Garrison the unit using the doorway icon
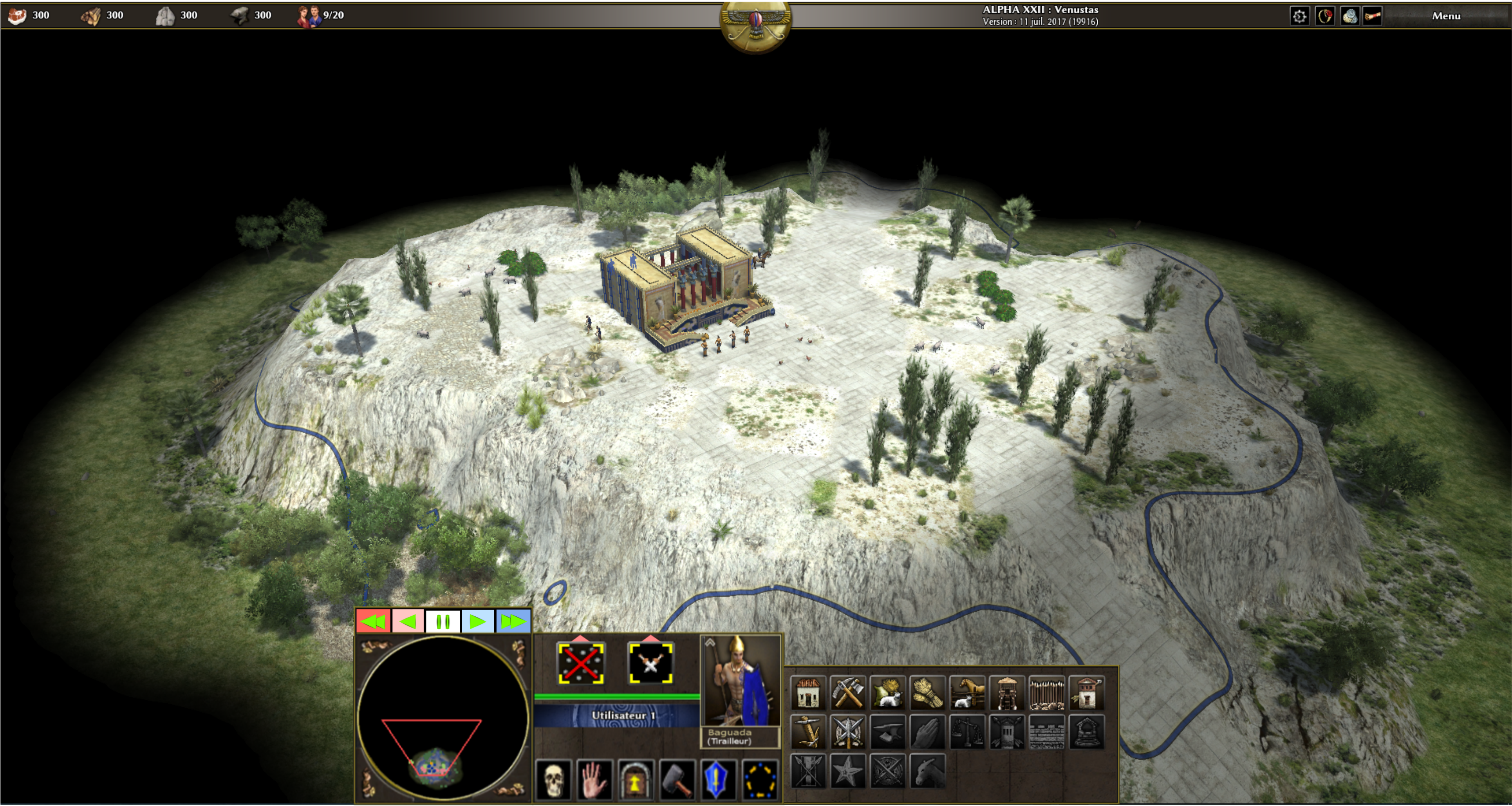Screen dimensions: 1512x806 [x=635, y=780]
